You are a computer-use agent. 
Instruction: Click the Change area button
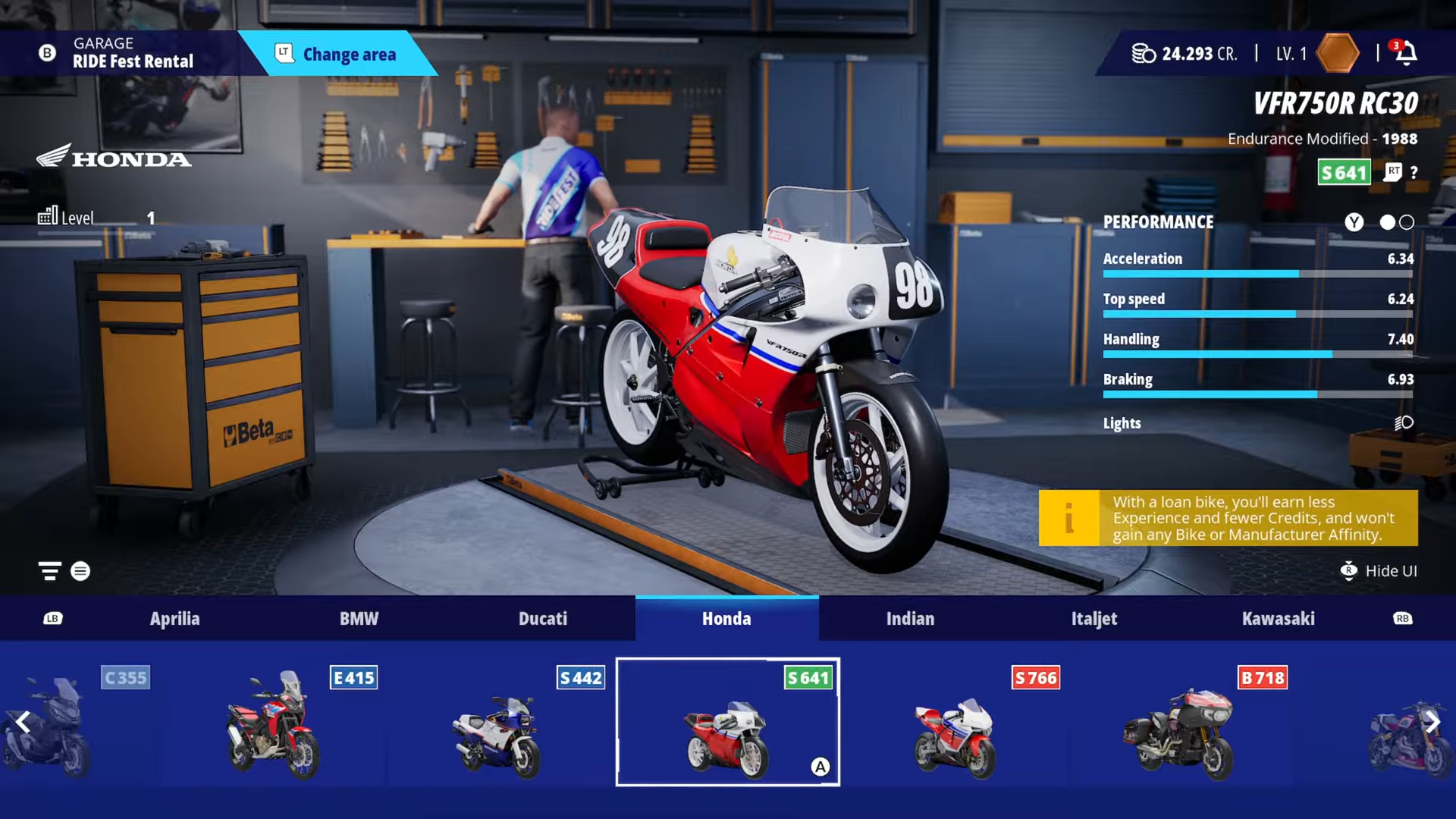[x=337, y=54]
